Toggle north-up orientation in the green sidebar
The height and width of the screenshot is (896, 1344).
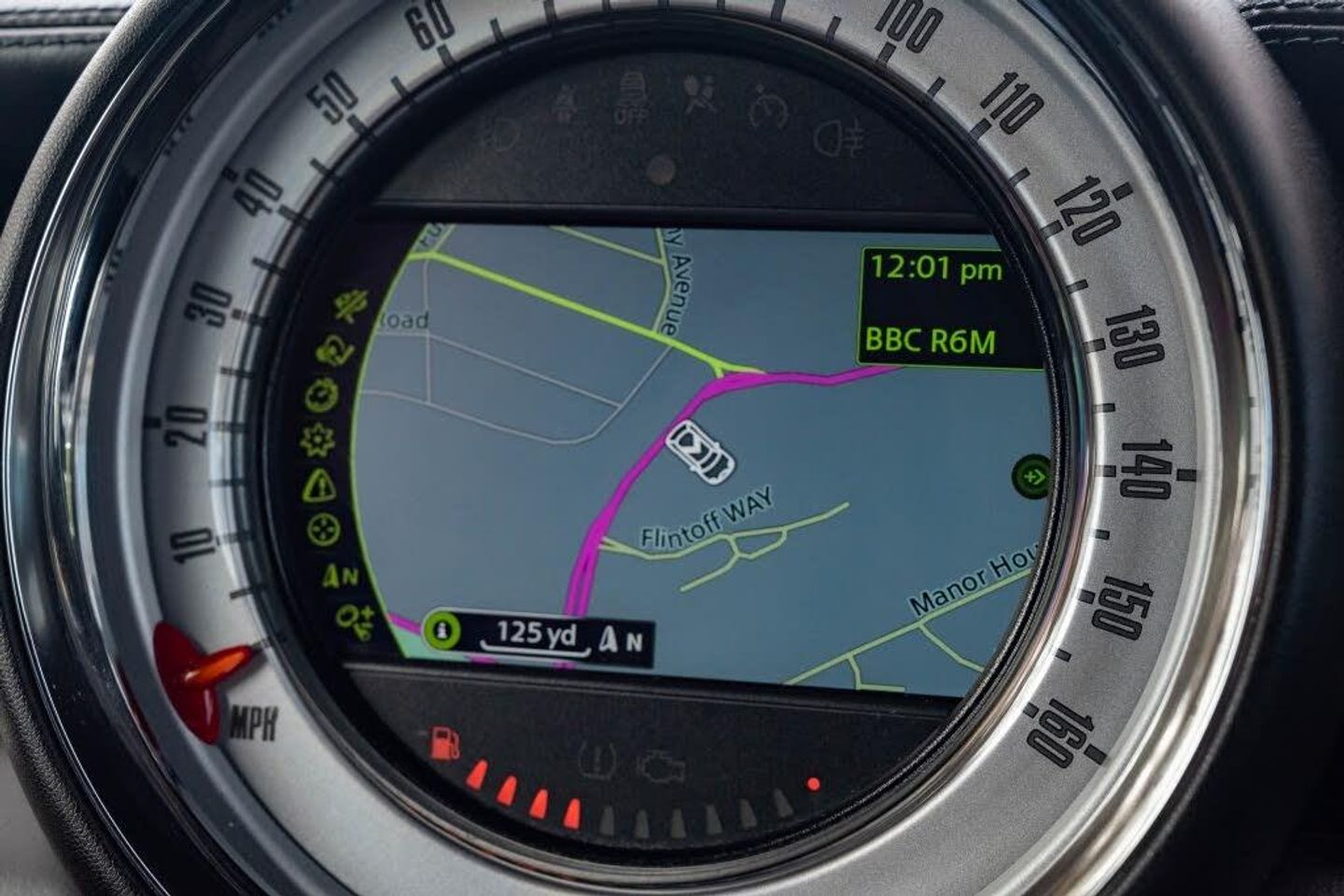click(339, 576)
